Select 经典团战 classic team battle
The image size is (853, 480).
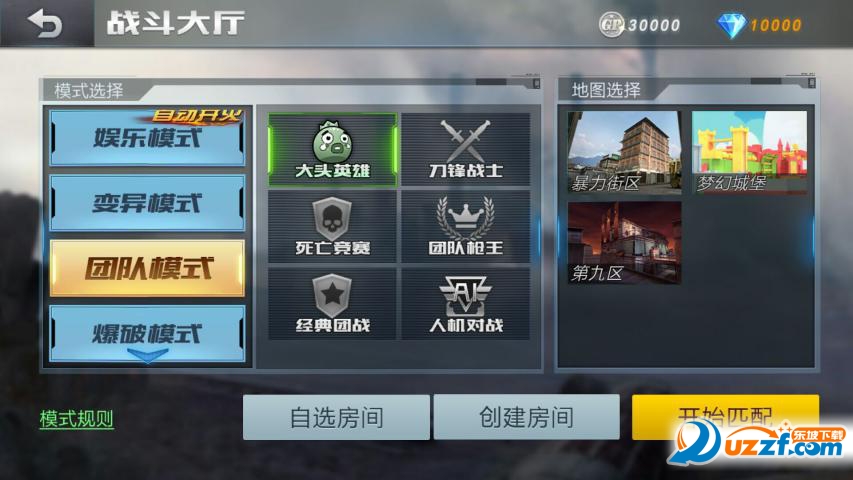332,303
